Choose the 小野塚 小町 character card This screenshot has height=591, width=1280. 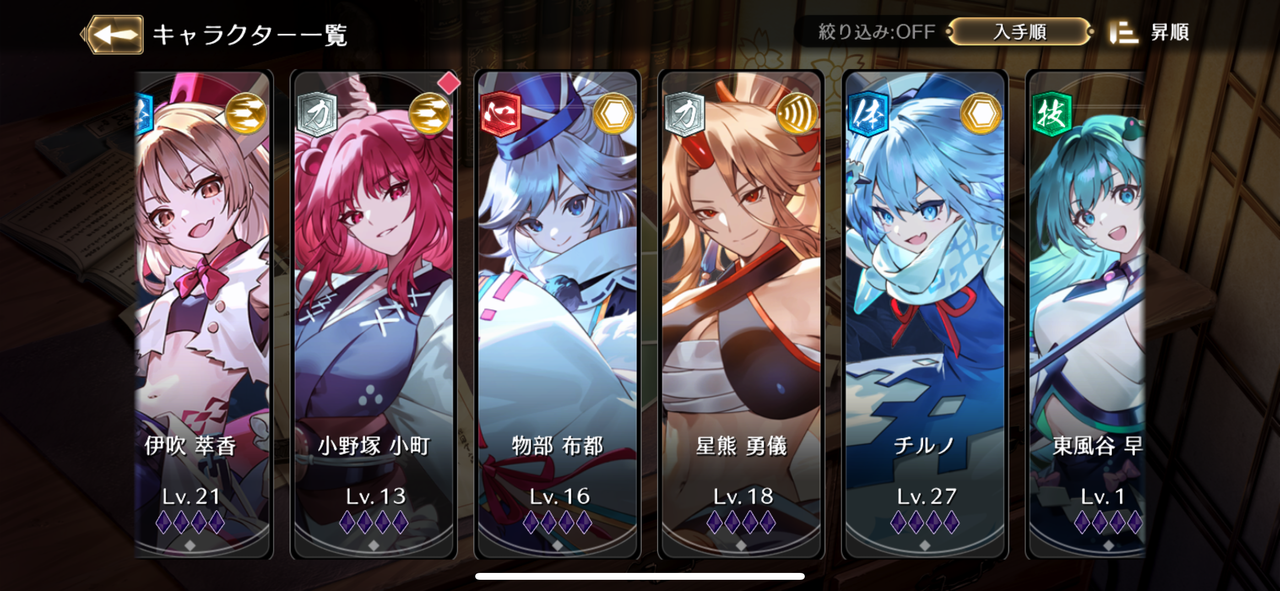coord(374,310)
